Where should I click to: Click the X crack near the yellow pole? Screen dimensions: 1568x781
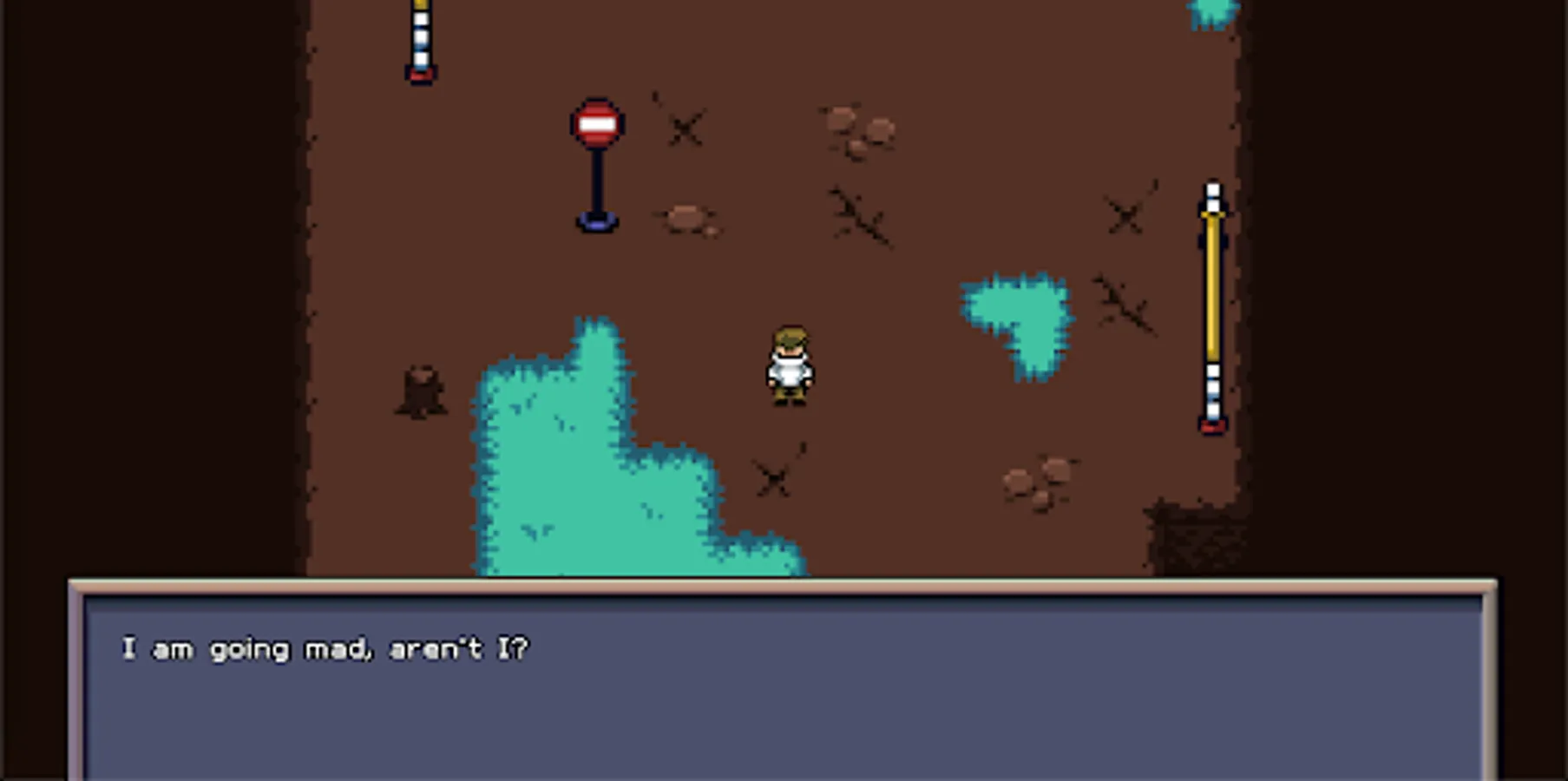1124,215
